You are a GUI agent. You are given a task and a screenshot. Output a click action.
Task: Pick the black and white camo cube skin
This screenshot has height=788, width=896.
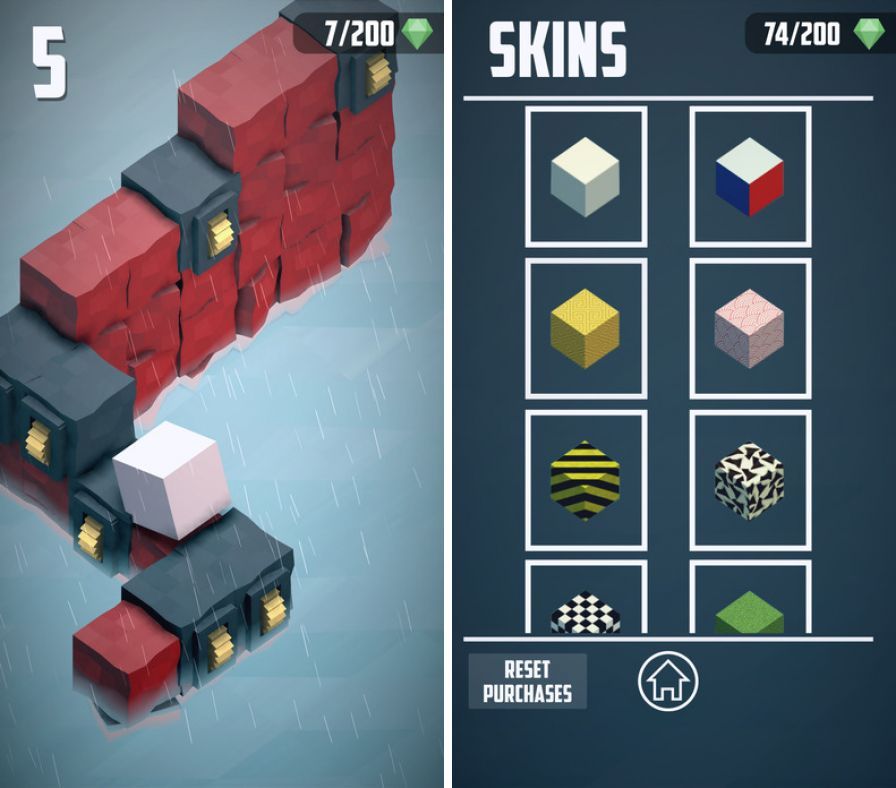750,480
